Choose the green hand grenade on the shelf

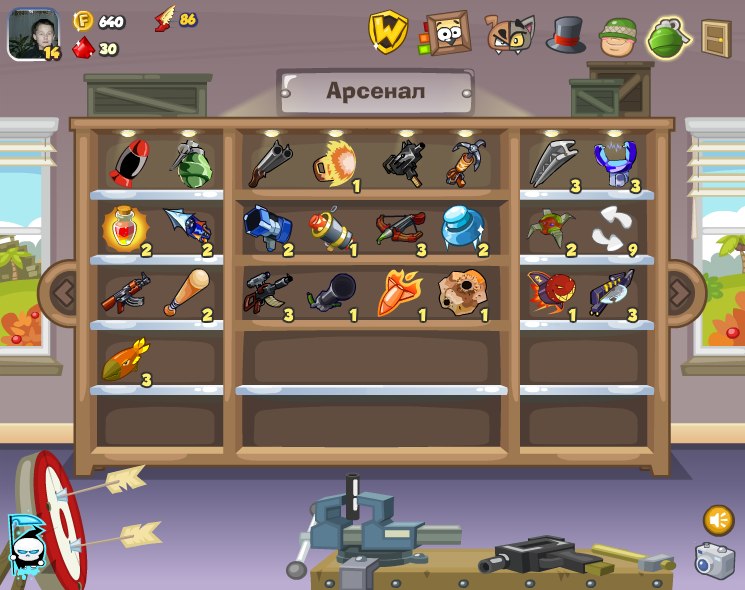pos(190,163)
